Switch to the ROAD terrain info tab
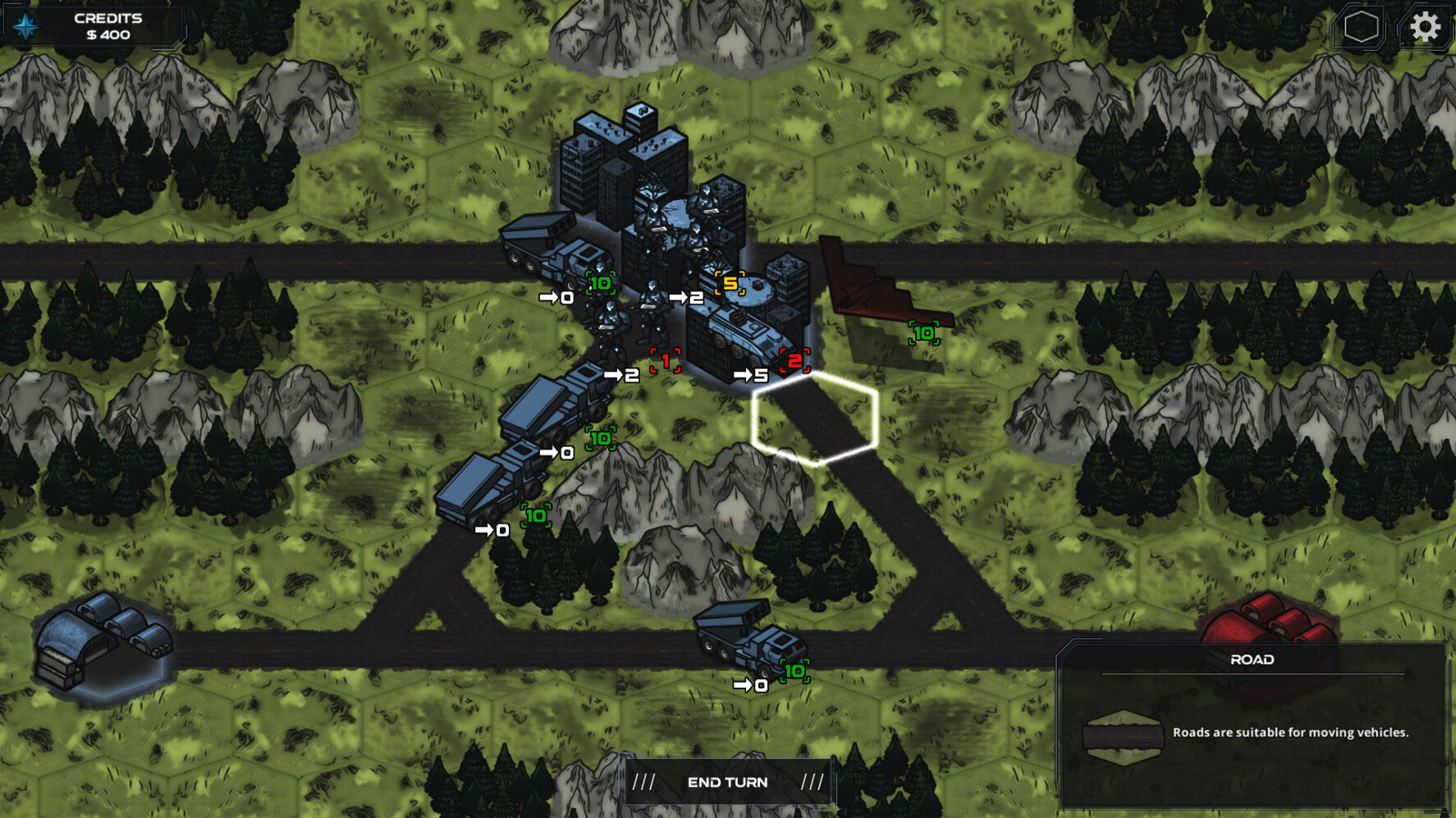Image resolution: width=1456 pixels, height=818 pixels. (x=1253, y=660)
